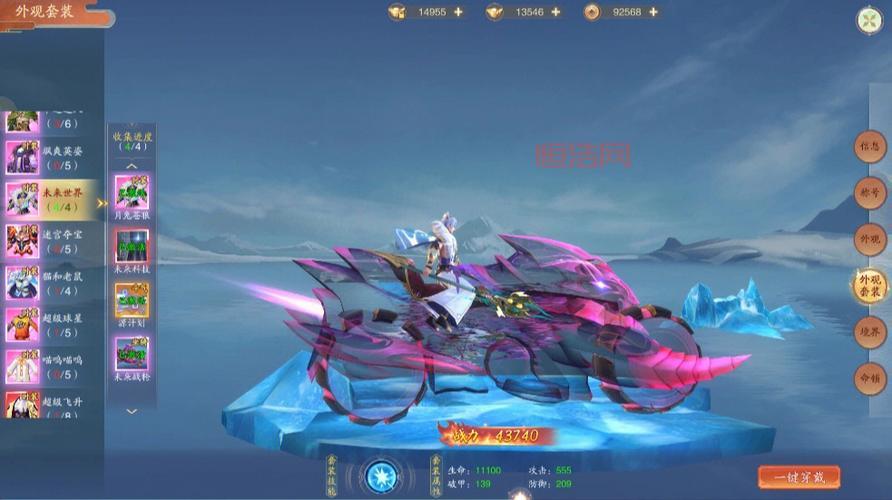Viewport: 892px width, 500px height.
Task: Choose the 未来世界 outfit set
Action: tap(50, 199)
